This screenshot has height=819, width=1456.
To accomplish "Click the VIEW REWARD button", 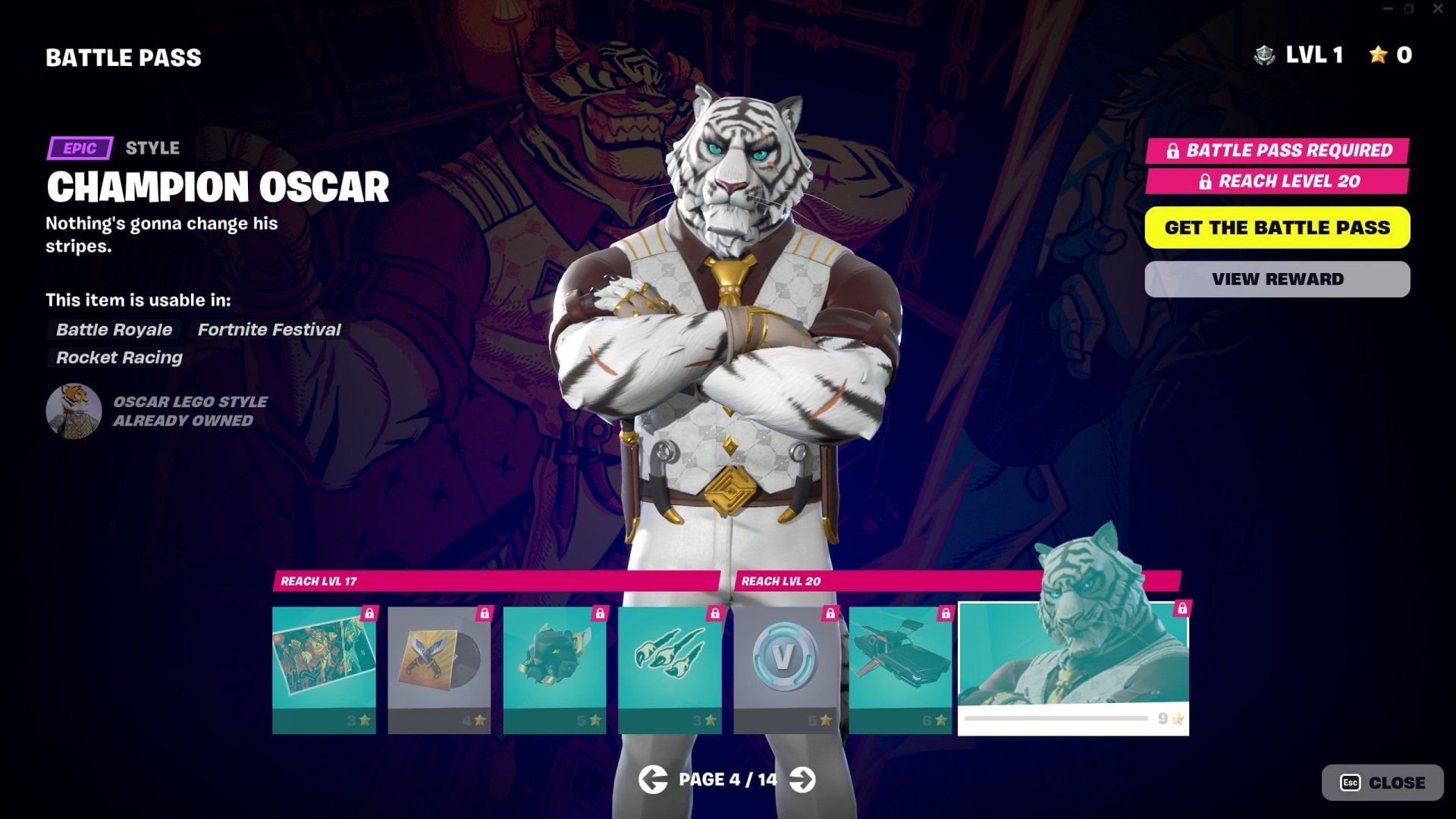I will (x=1276, y=278).
